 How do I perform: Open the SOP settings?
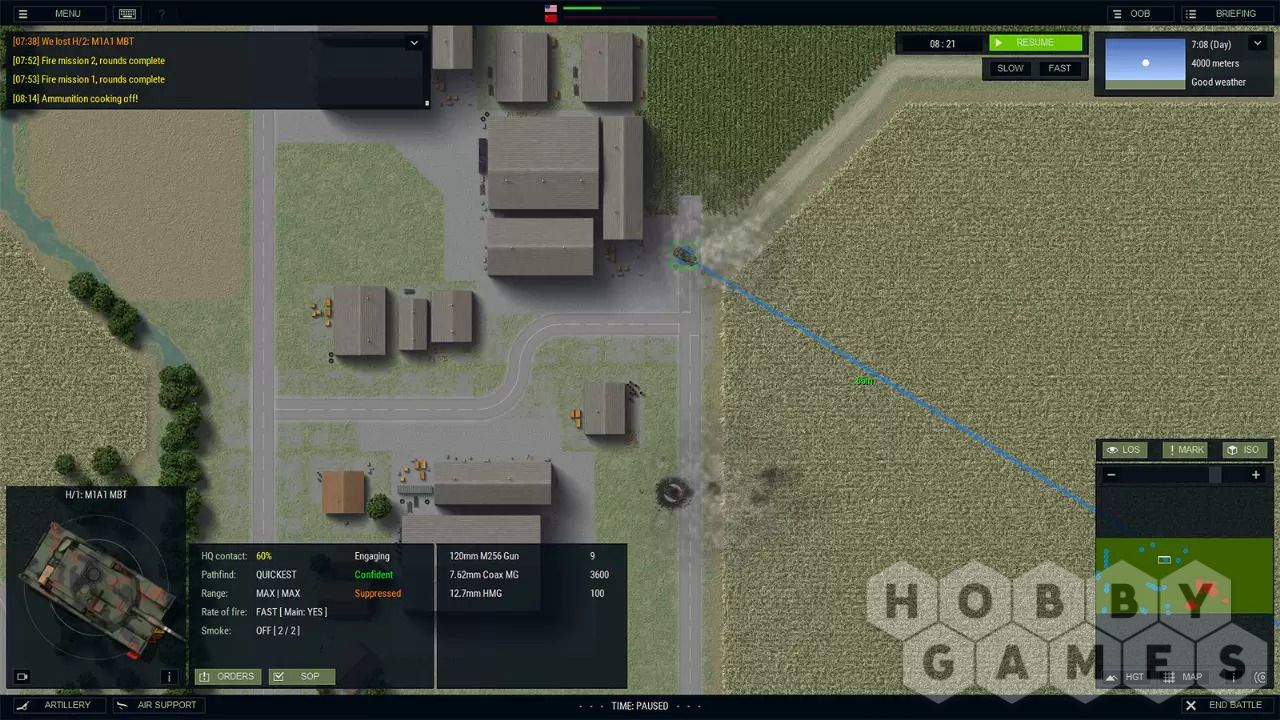[301, 677]
